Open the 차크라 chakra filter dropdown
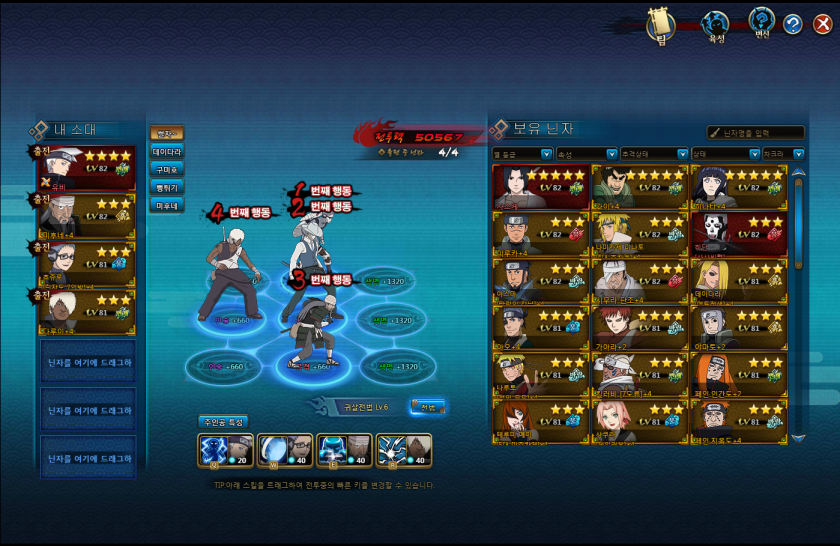840x546 pixels. (x=784, y=154)
